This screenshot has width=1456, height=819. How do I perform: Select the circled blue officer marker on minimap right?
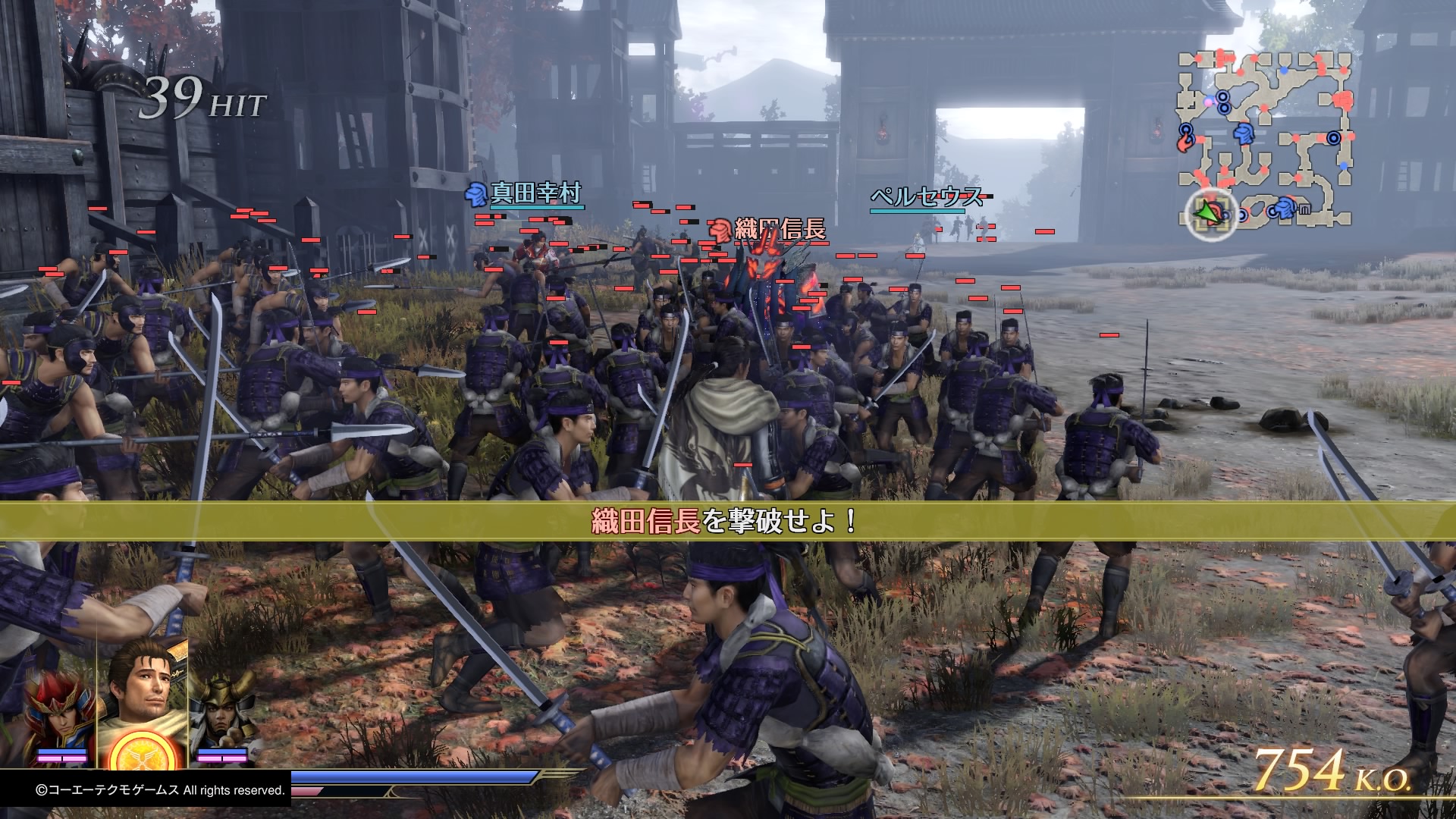click(x=1335, y=137)
